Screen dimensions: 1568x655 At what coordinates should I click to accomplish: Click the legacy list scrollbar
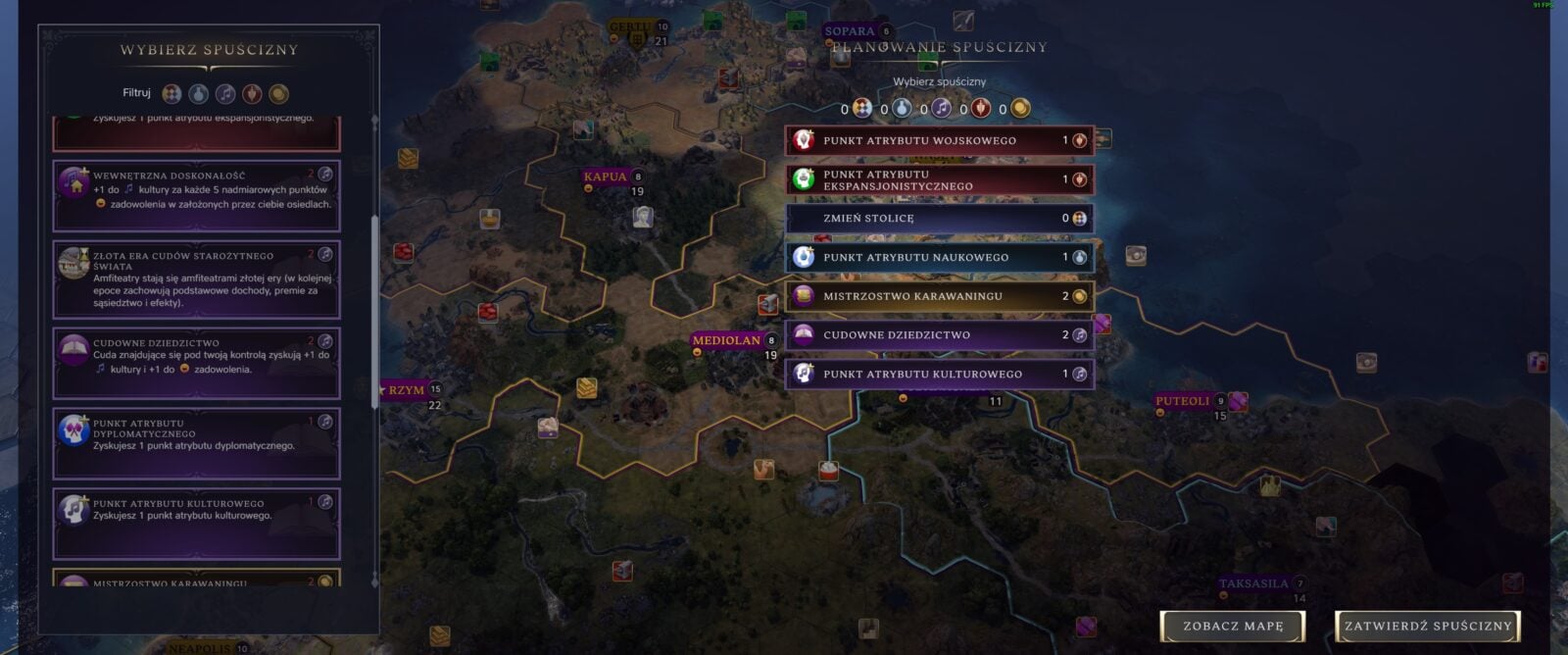click(373, 294)
